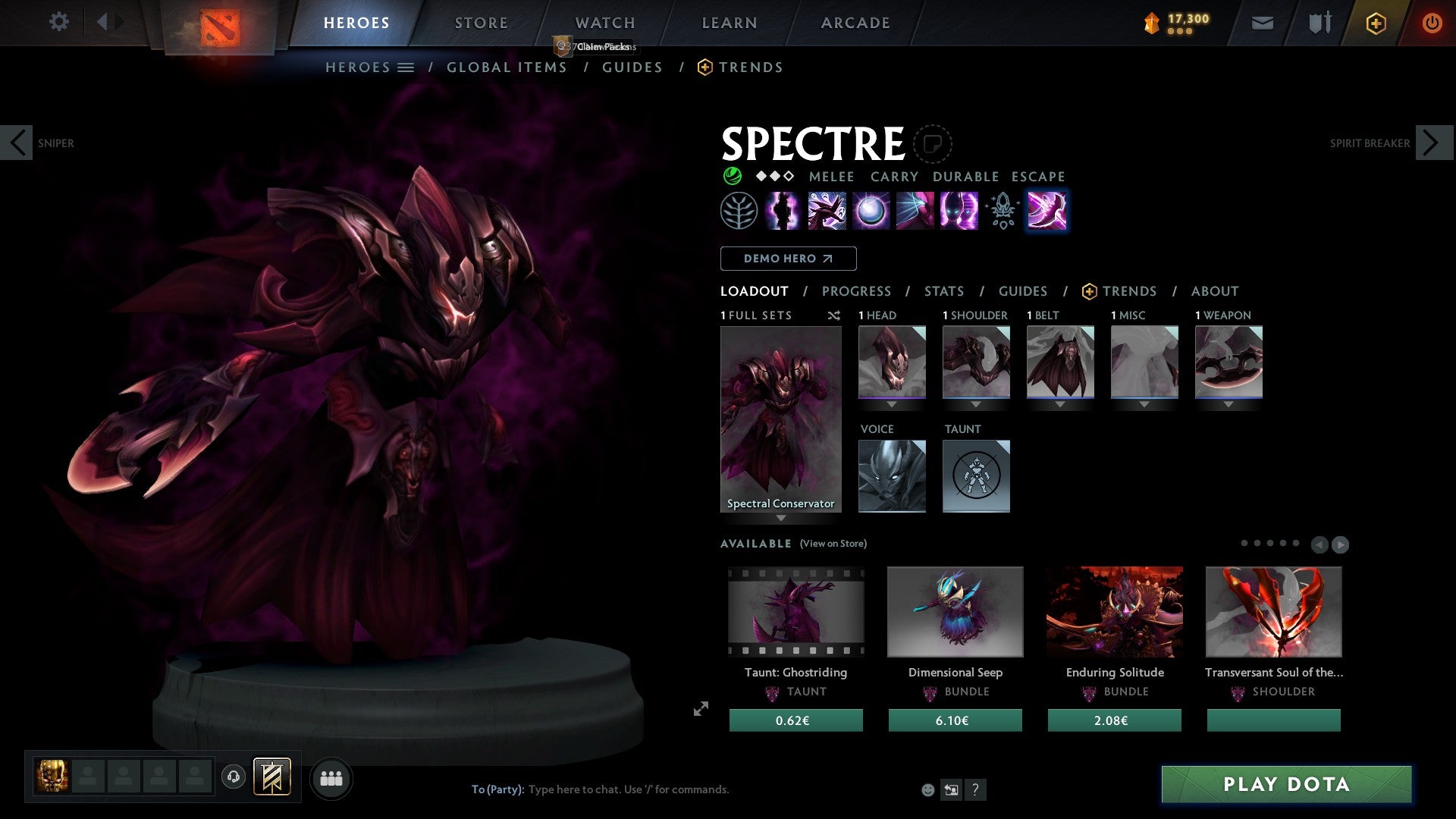
Task: Open the STORE menu
Action: pos(480,22)
